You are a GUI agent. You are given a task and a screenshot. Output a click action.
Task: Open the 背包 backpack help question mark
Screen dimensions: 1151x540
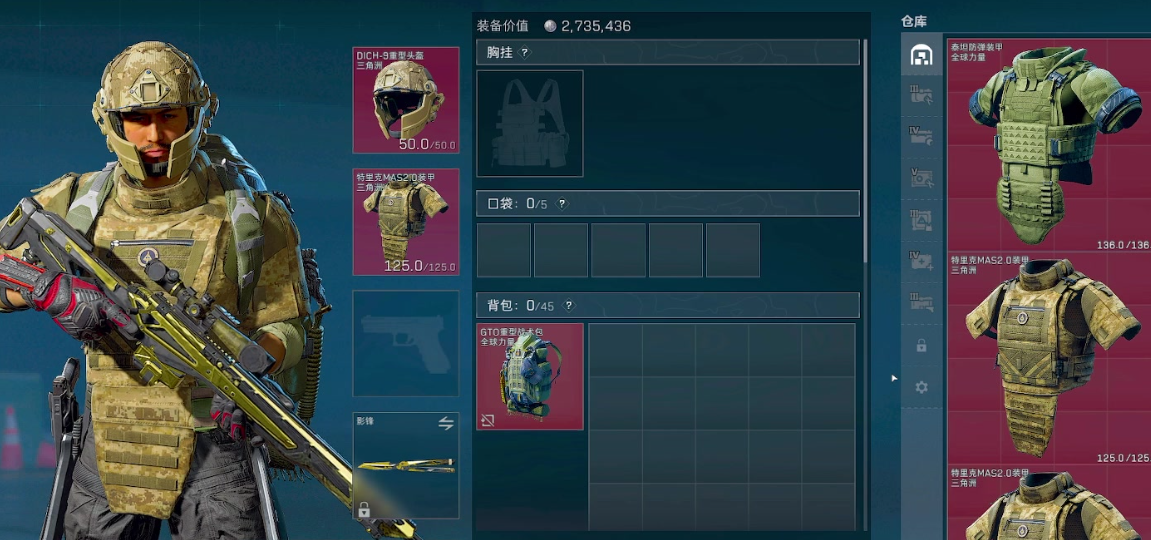(569, 306)
